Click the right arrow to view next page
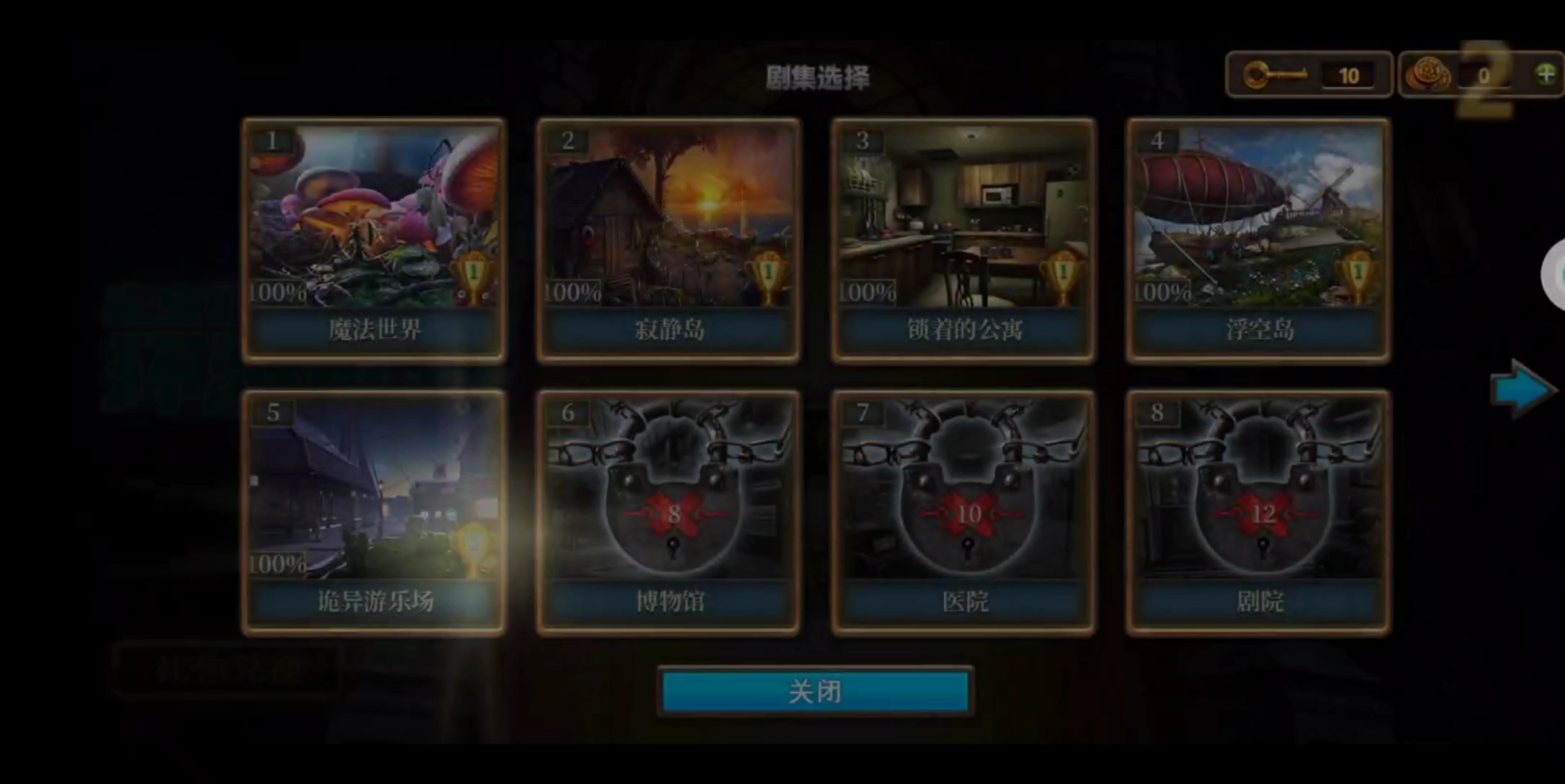The image size is (1565, 784). point(1524,388)
